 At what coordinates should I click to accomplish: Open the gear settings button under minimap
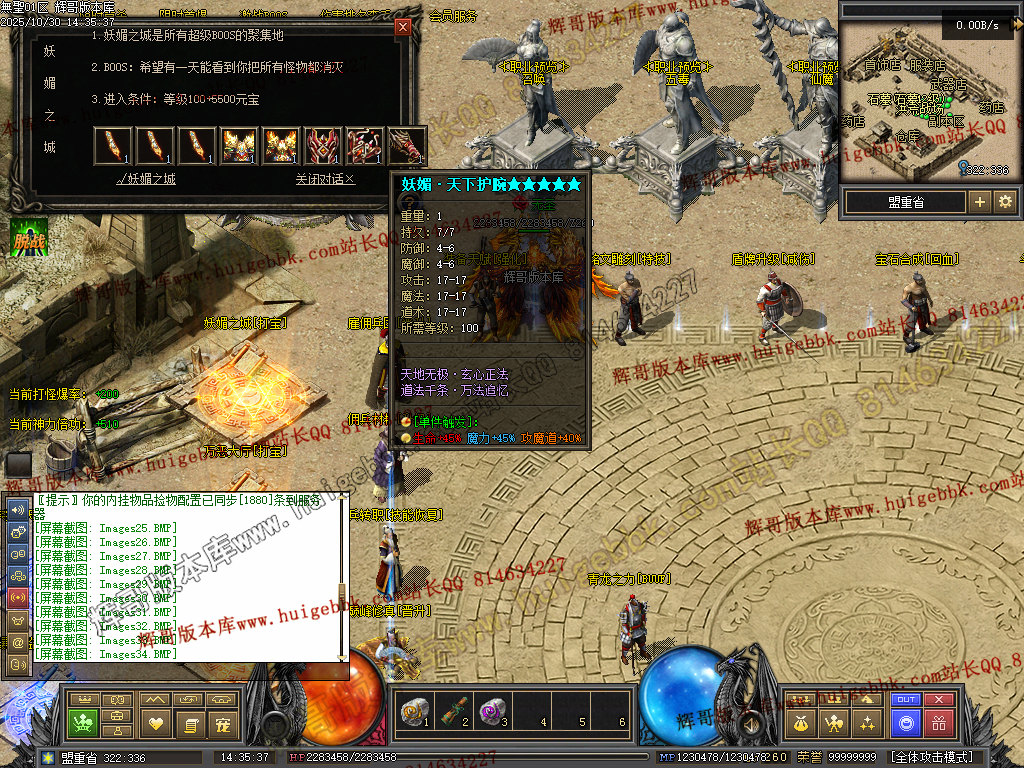coord(1004,202)
